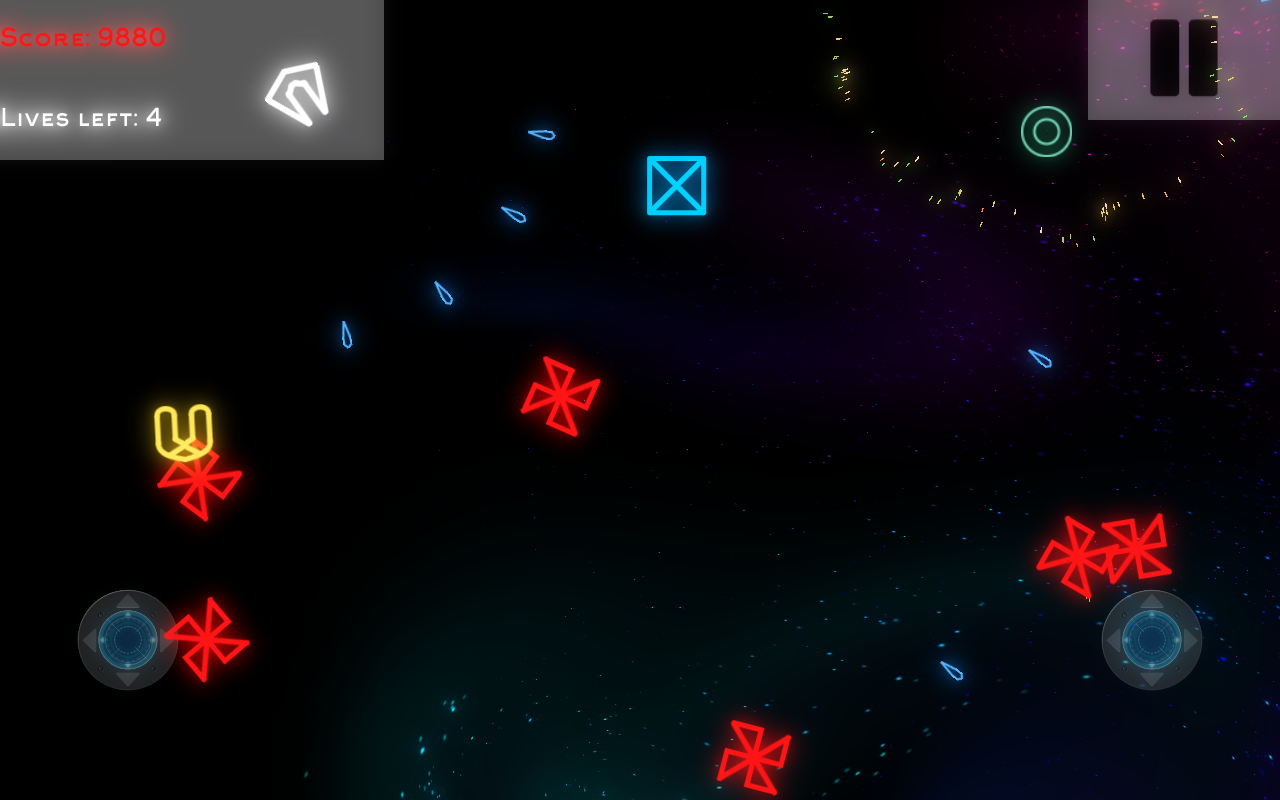Select the cyan boxed-X enemy near the top center
Image resolution: width=1280 pixels, height=800 pixels.
676,184
